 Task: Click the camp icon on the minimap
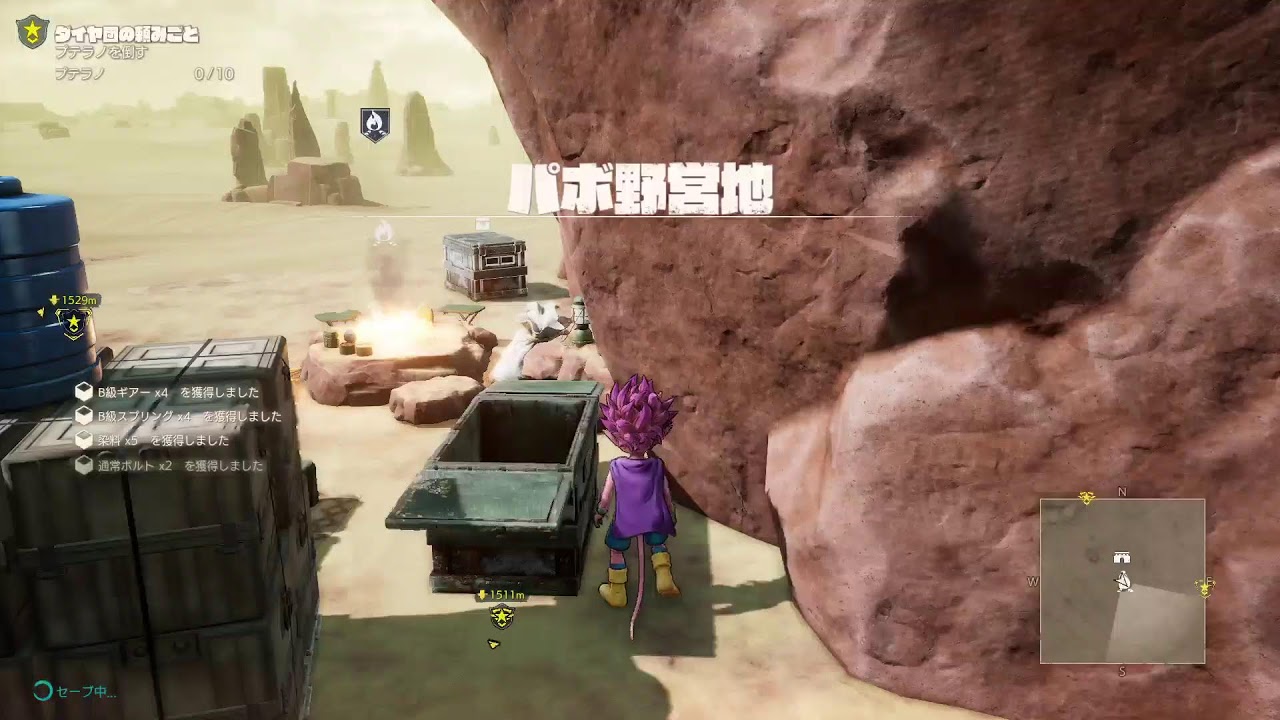point(1122,557)
